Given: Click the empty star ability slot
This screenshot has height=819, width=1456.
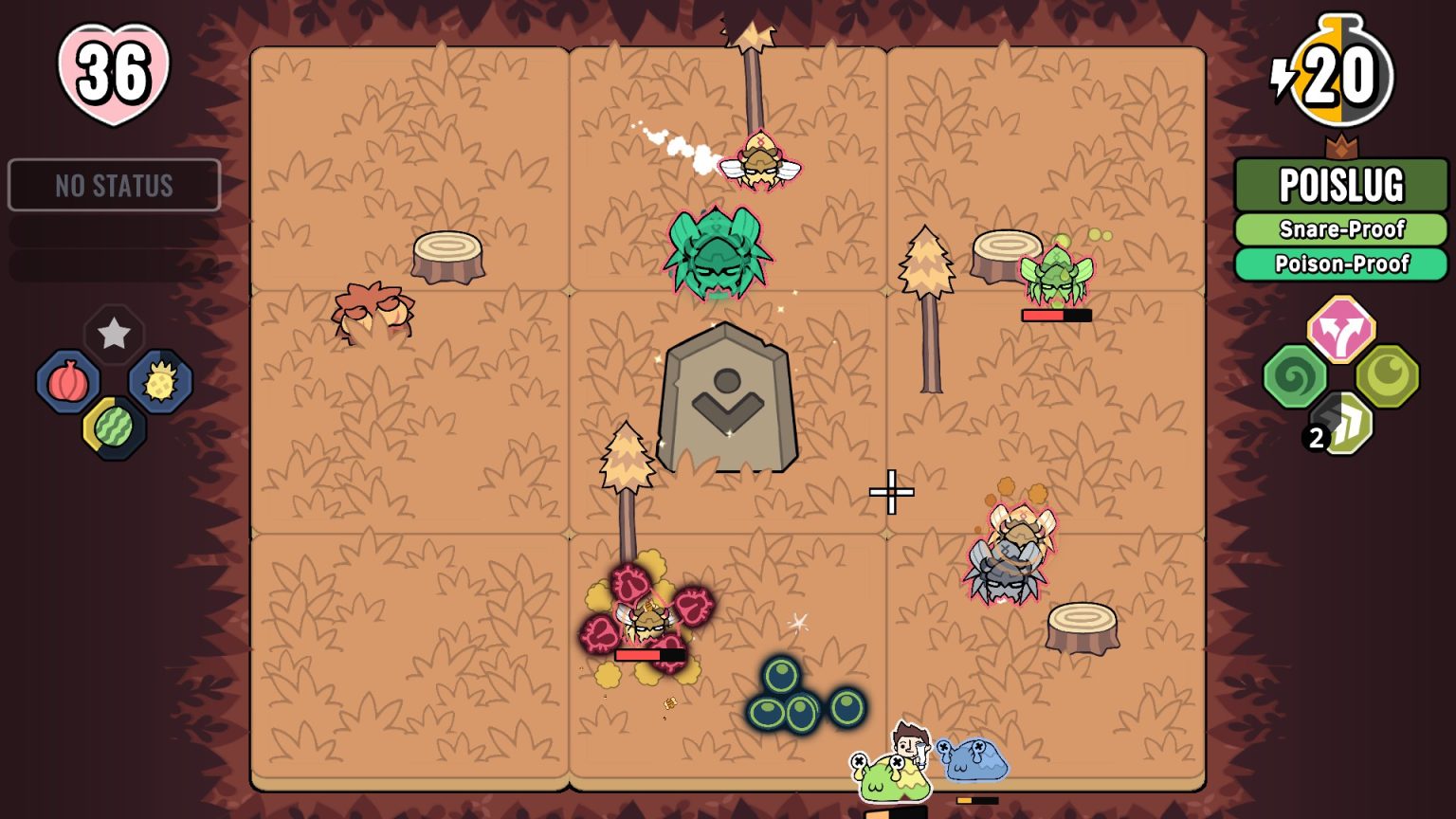Looking at the screenshot, I should point(114,334).
